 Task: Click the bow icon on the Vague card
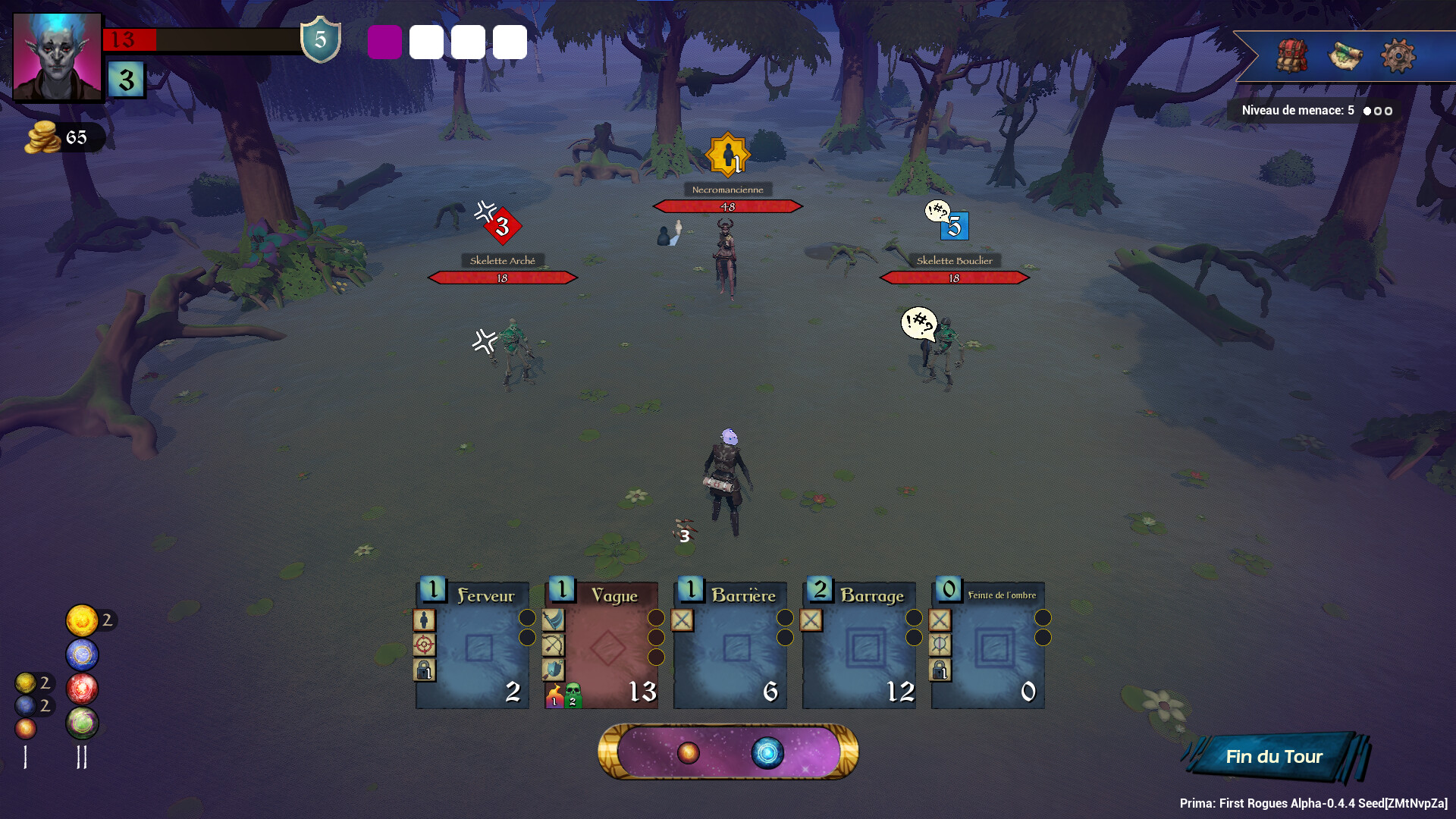553,645
